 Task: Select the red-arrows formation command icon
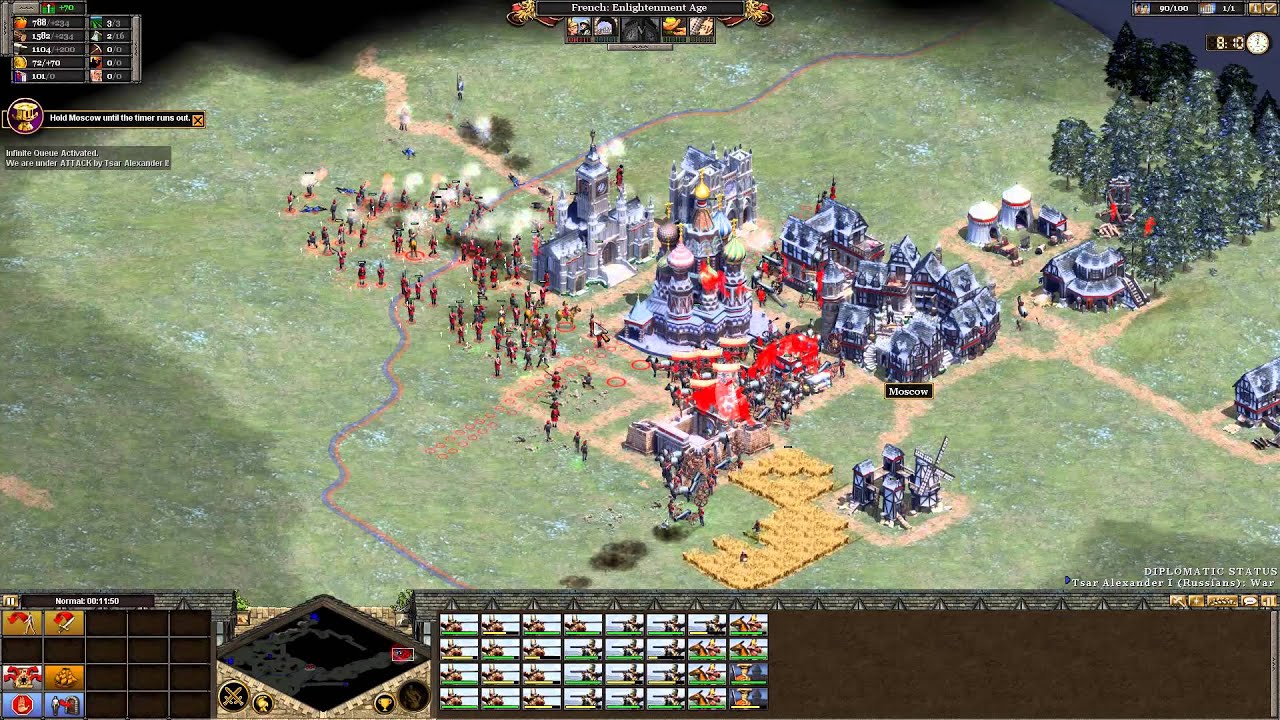(22, 677)
